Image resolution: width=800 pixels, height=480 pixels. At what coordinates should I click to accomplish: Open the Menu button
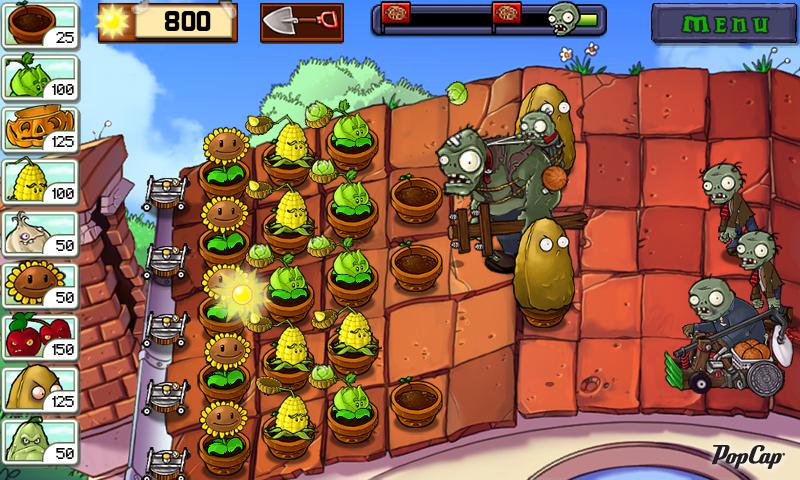717,22
